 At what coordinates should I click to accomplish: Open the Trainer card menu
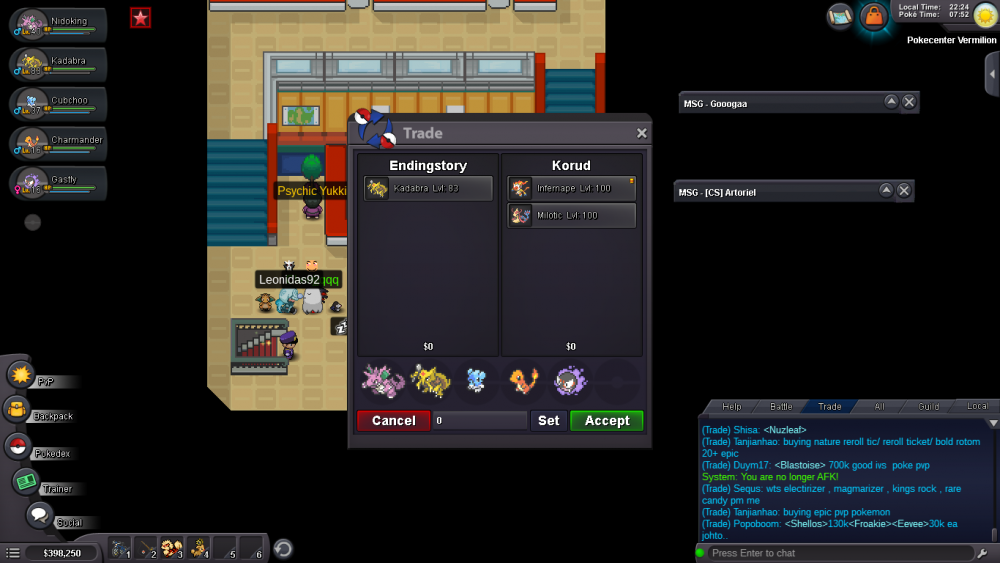26,482
